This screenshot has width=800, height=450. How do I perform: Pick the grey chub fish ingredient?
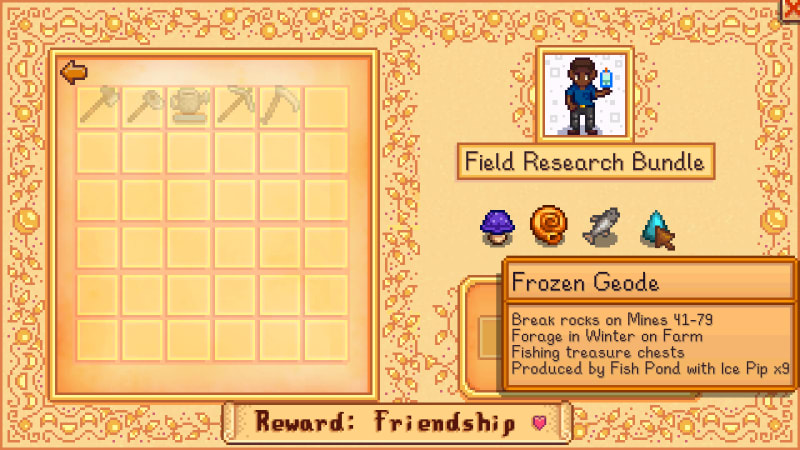(601, 226)
